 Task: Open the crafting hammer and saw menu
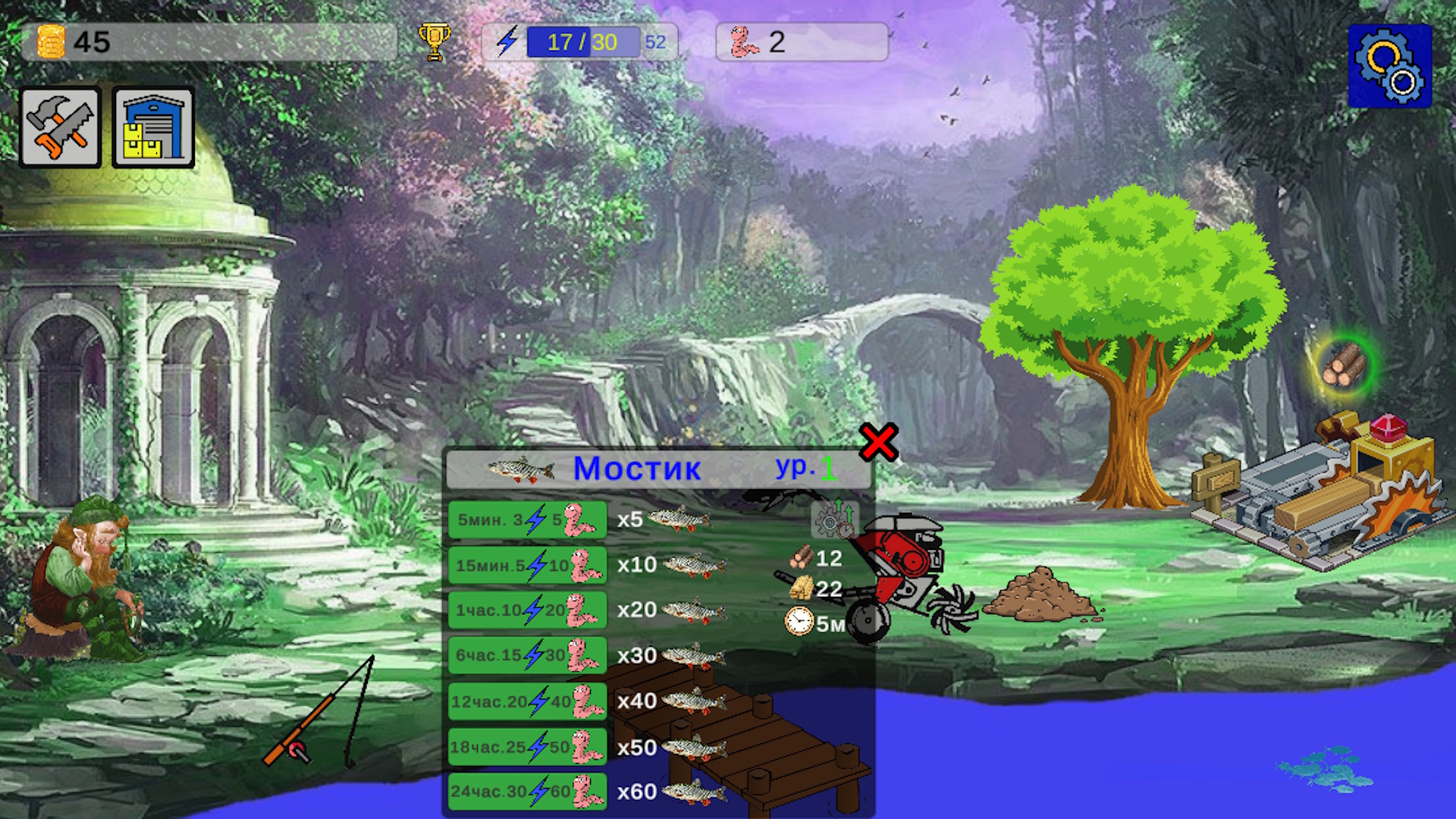60,126
